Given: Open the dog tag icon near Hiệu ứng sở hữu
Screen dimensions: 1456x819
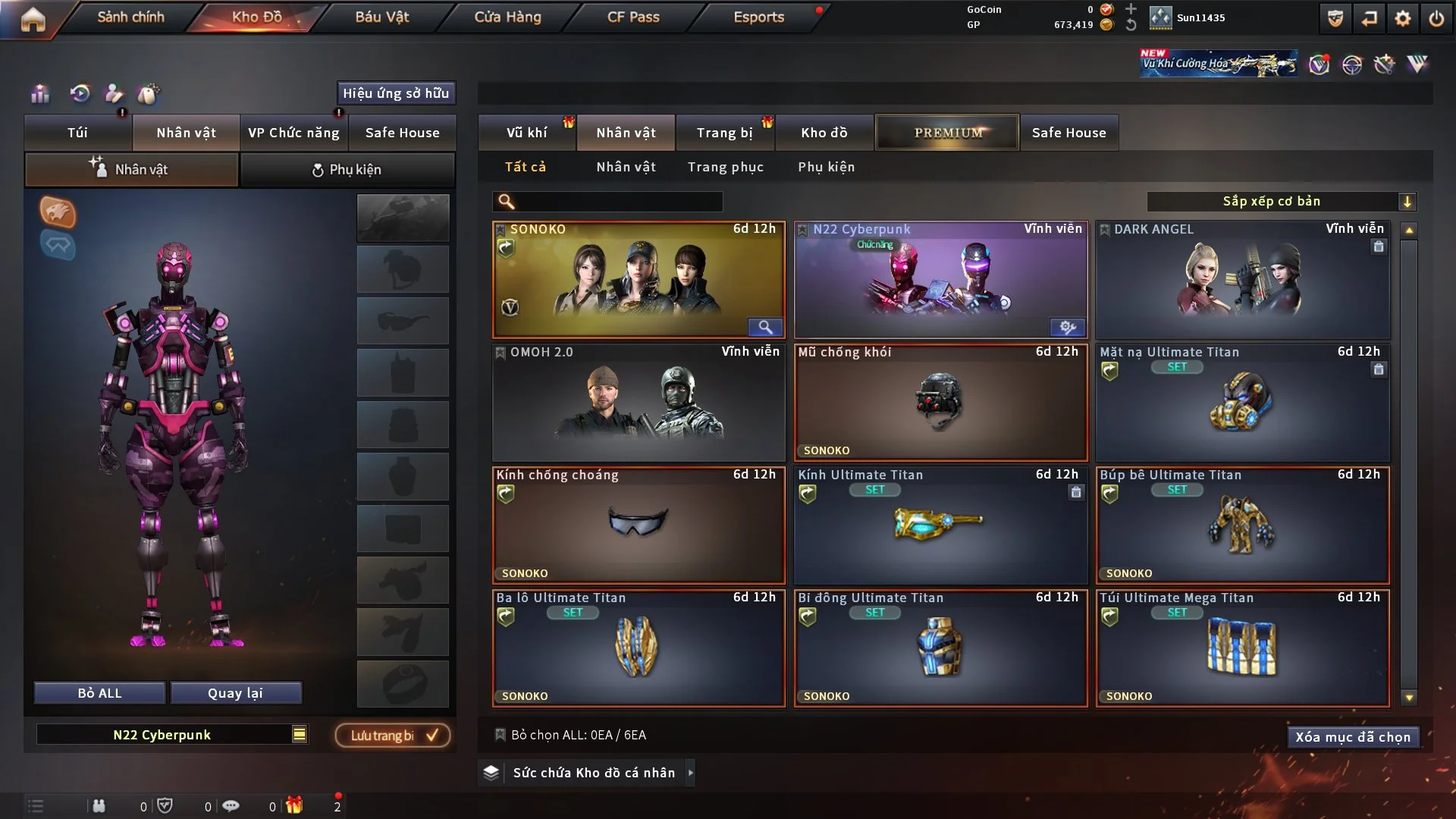Looking at the screenshot, I should coord(149,93).
